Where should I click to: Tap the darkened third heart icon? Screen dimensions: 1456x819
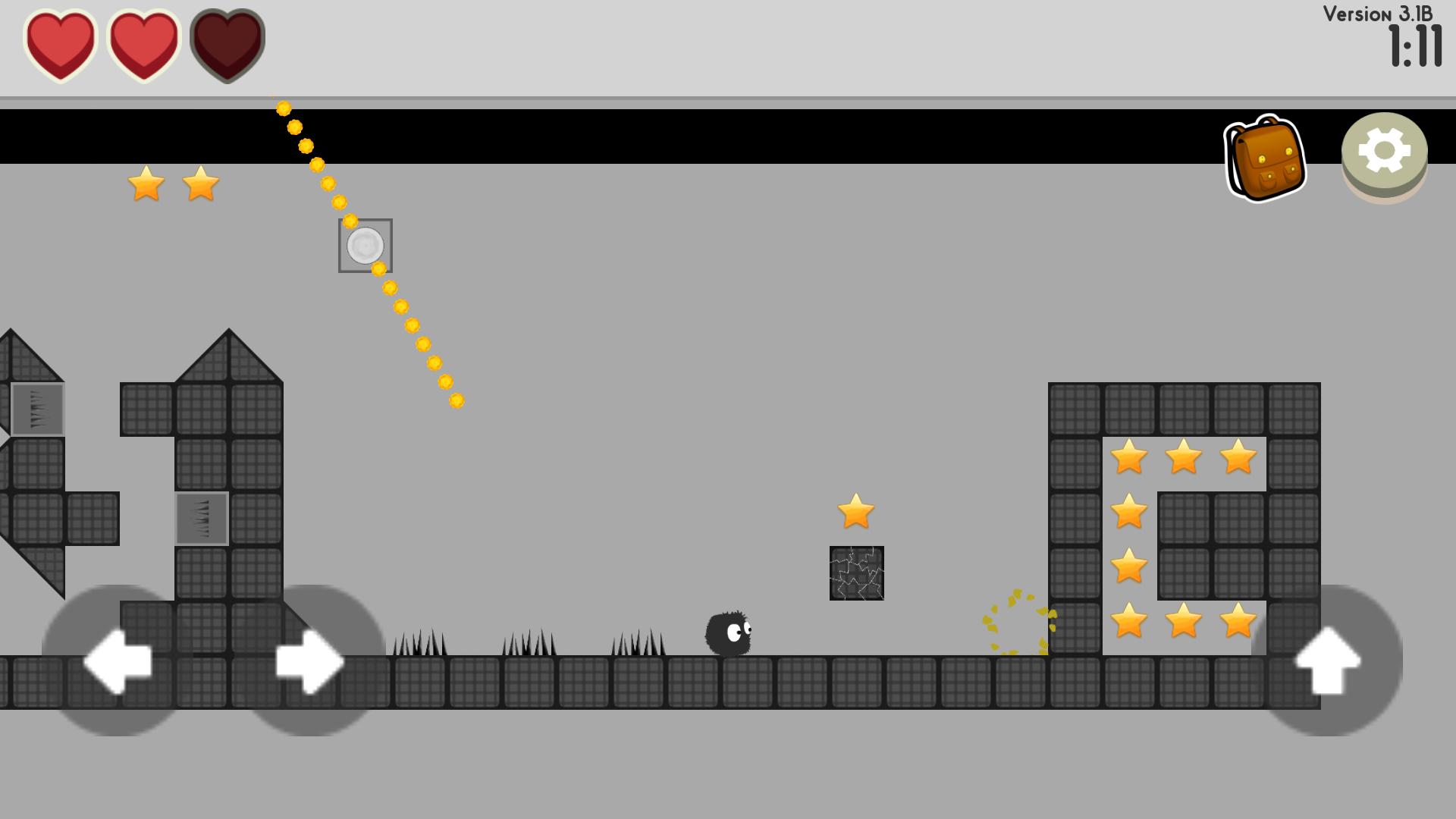tap(226, 43)
